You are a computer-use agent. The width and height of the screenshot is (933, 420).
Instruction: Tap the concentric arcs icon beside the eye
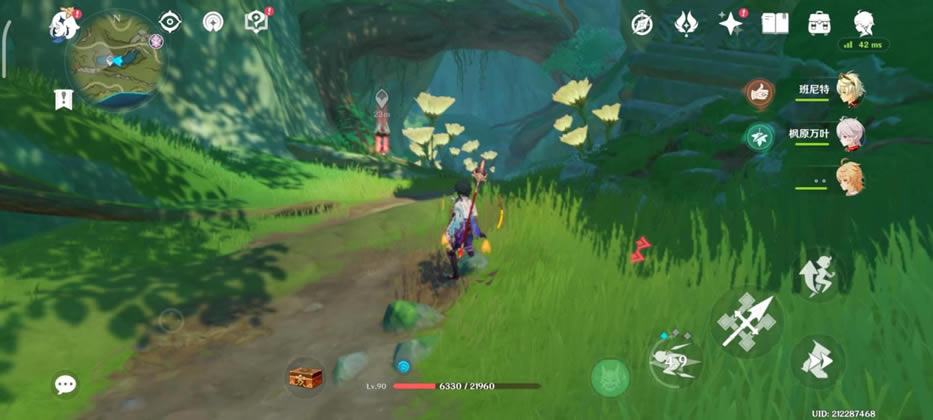[x=212, y=22]
